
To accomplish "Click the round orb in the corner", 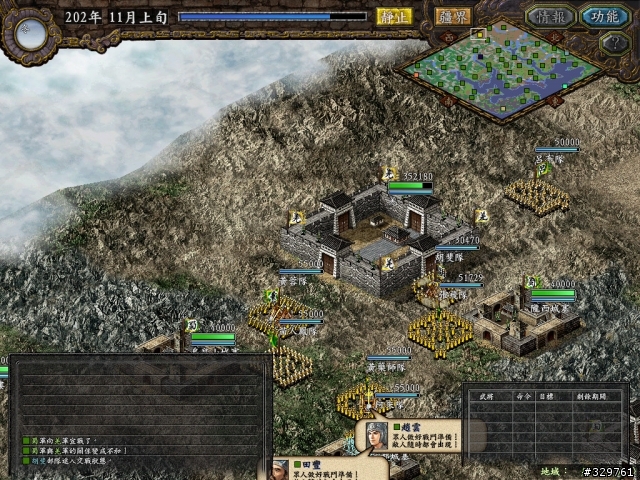I will click(x=30, y=33).
